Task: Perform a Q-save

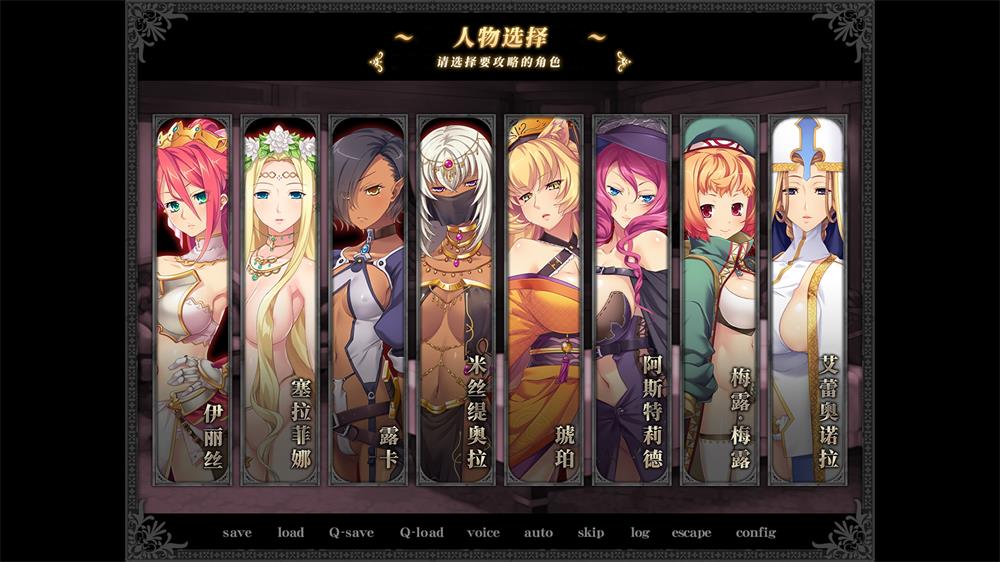Action: tap(351, 533)
